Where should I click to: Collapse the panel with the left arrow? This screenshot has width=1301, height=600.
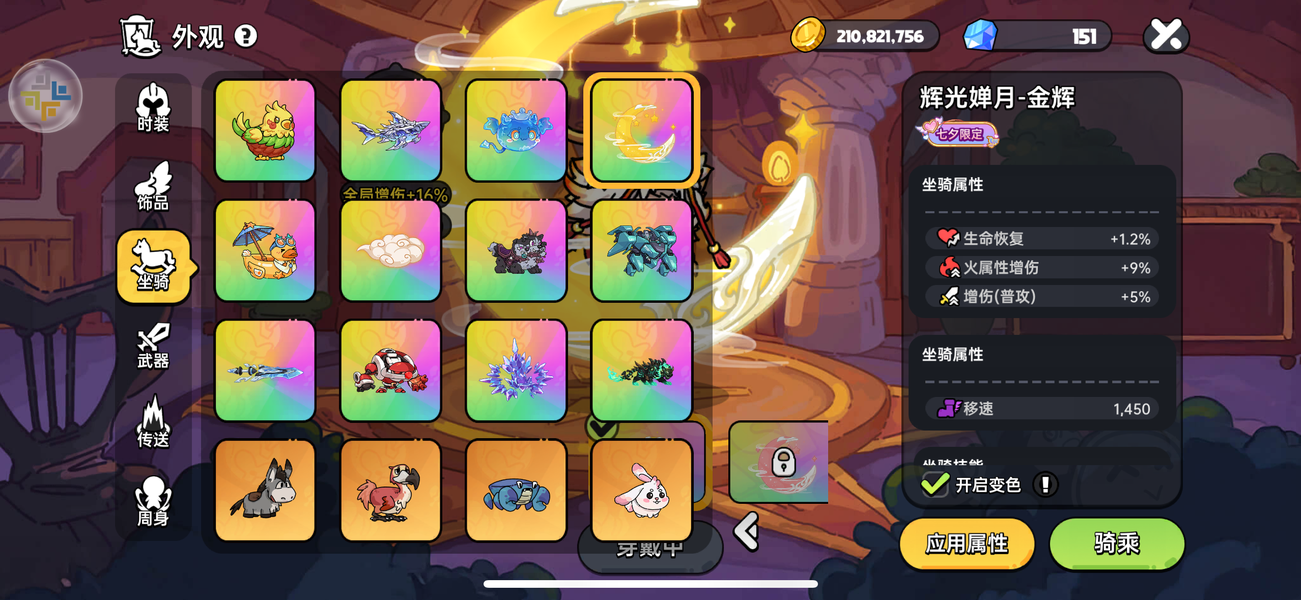(747, 531)
